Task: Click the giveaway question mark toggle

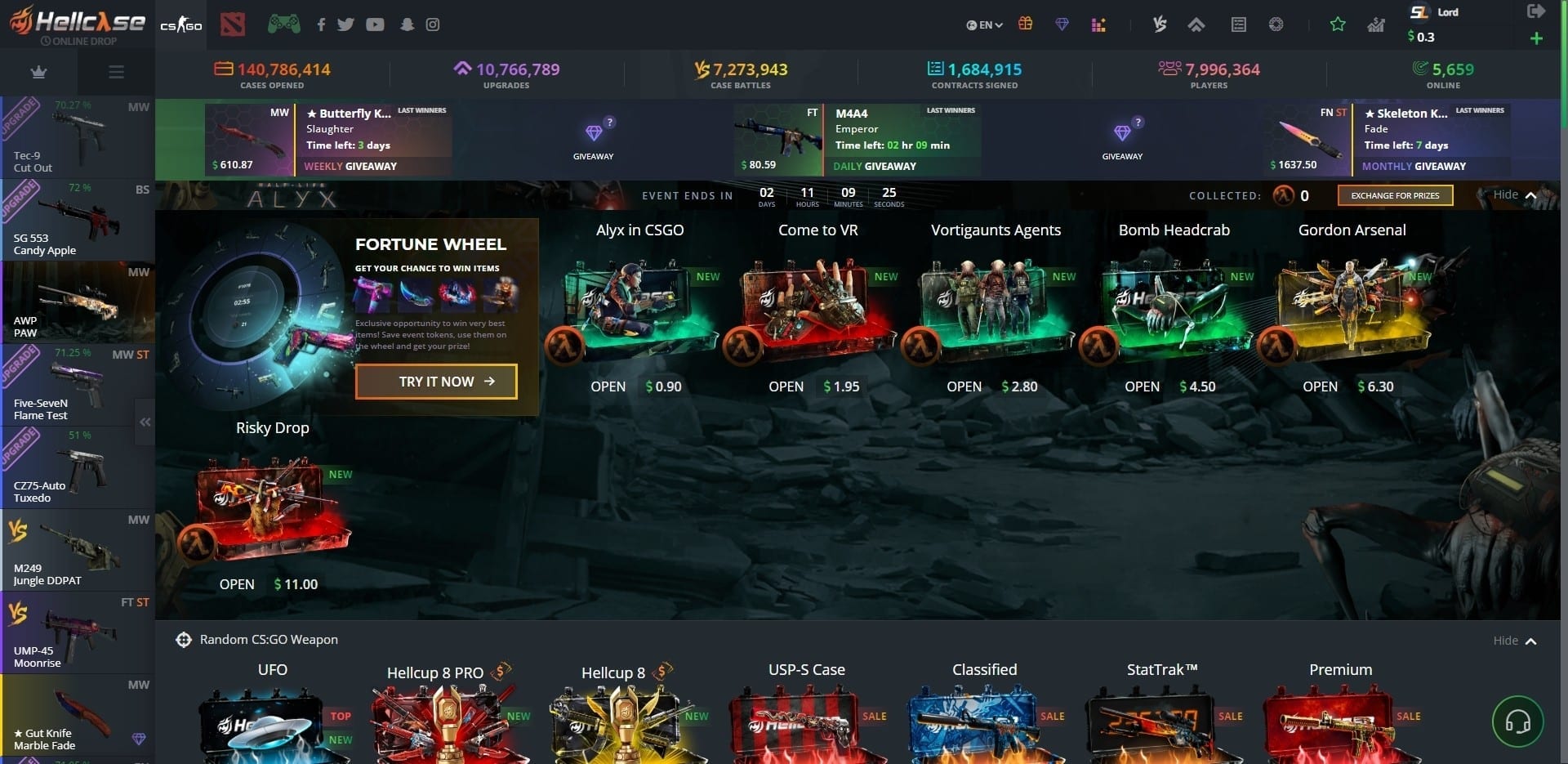Action: click(x=609, y=122)
